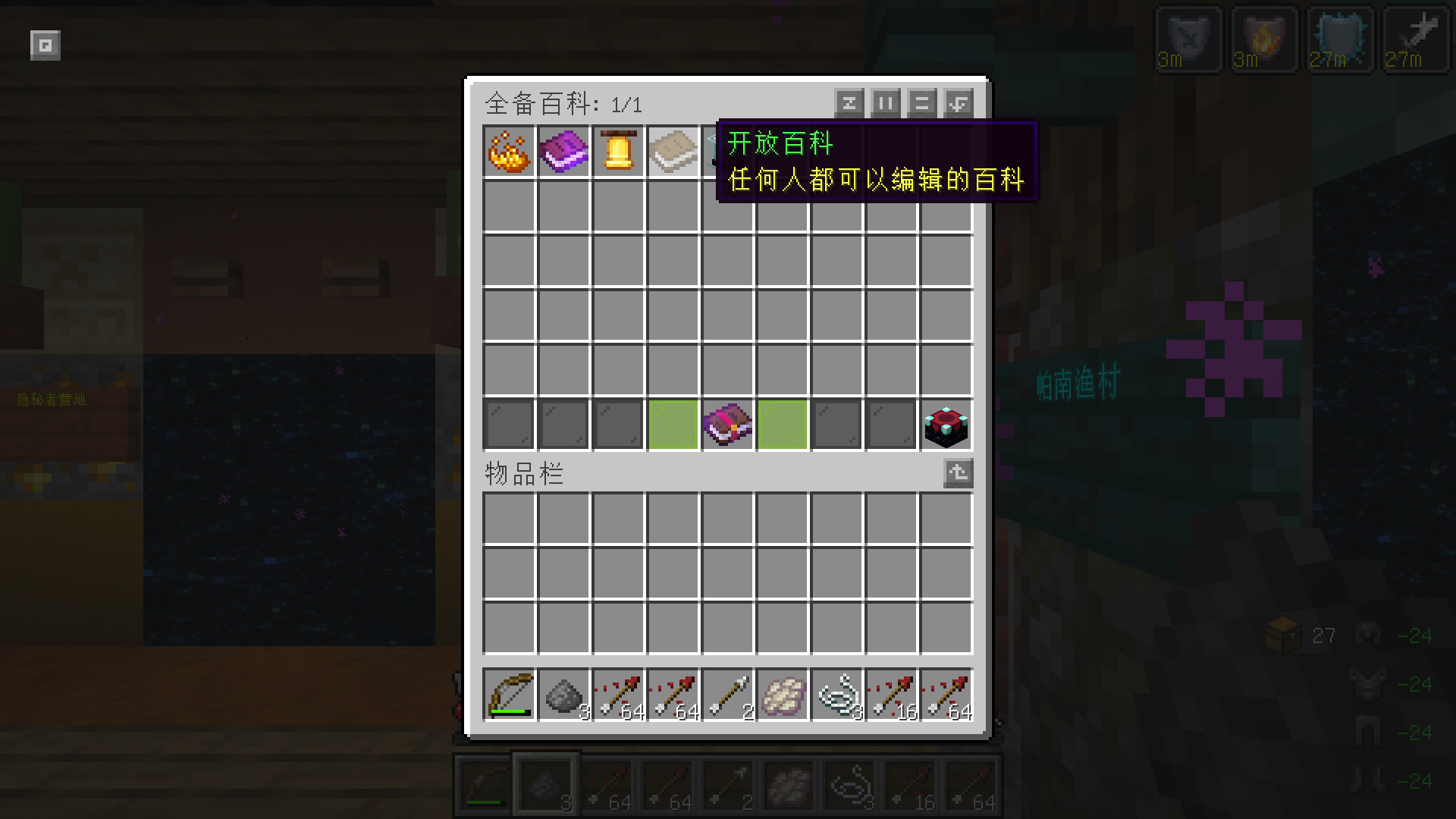
Task: Click the small square widget in the top-left corner
Action: coord(45,45)
